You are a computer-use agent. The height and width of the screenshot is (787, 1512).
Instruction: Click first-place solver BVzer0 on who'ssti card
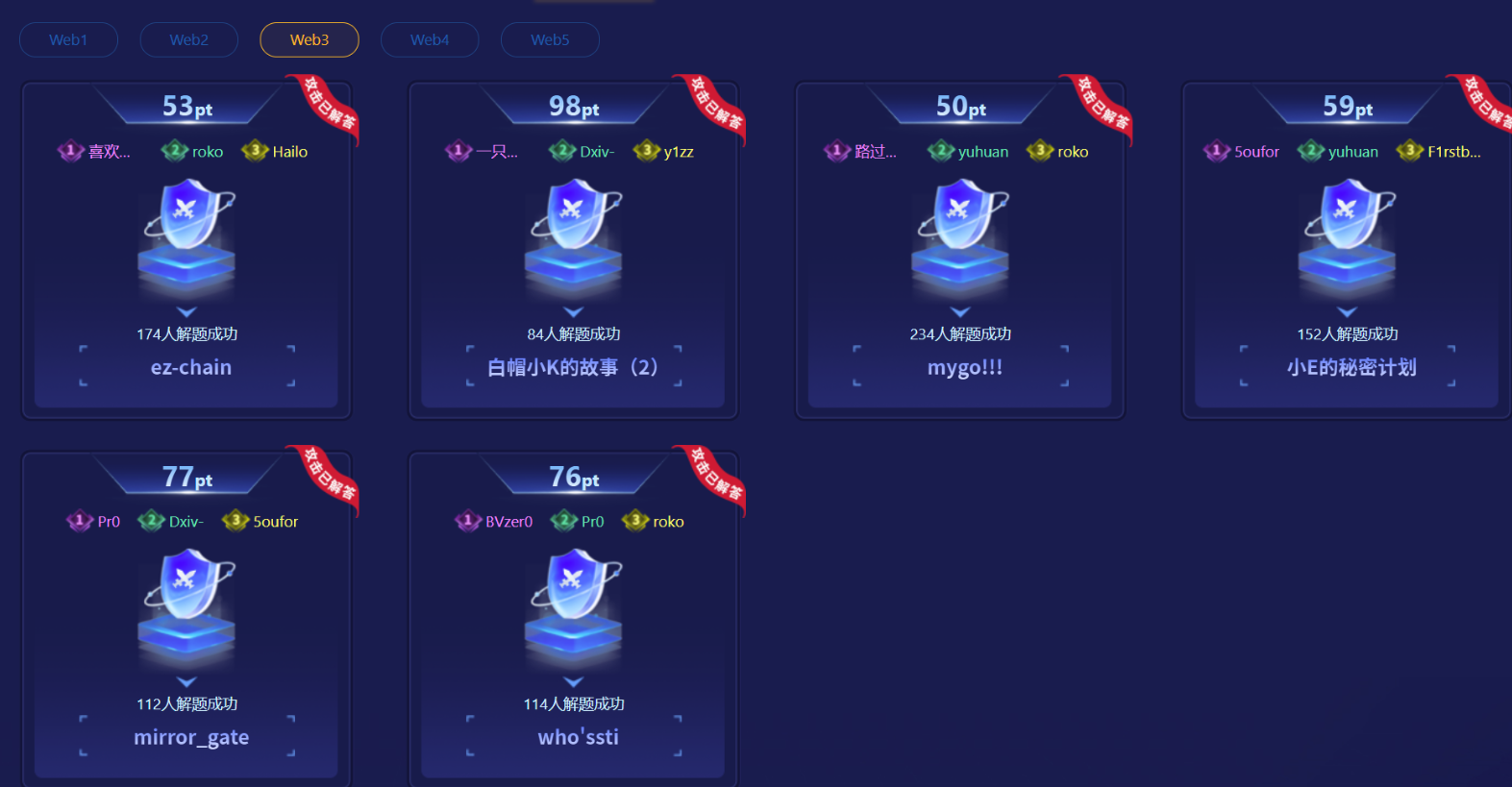(508, 522)
